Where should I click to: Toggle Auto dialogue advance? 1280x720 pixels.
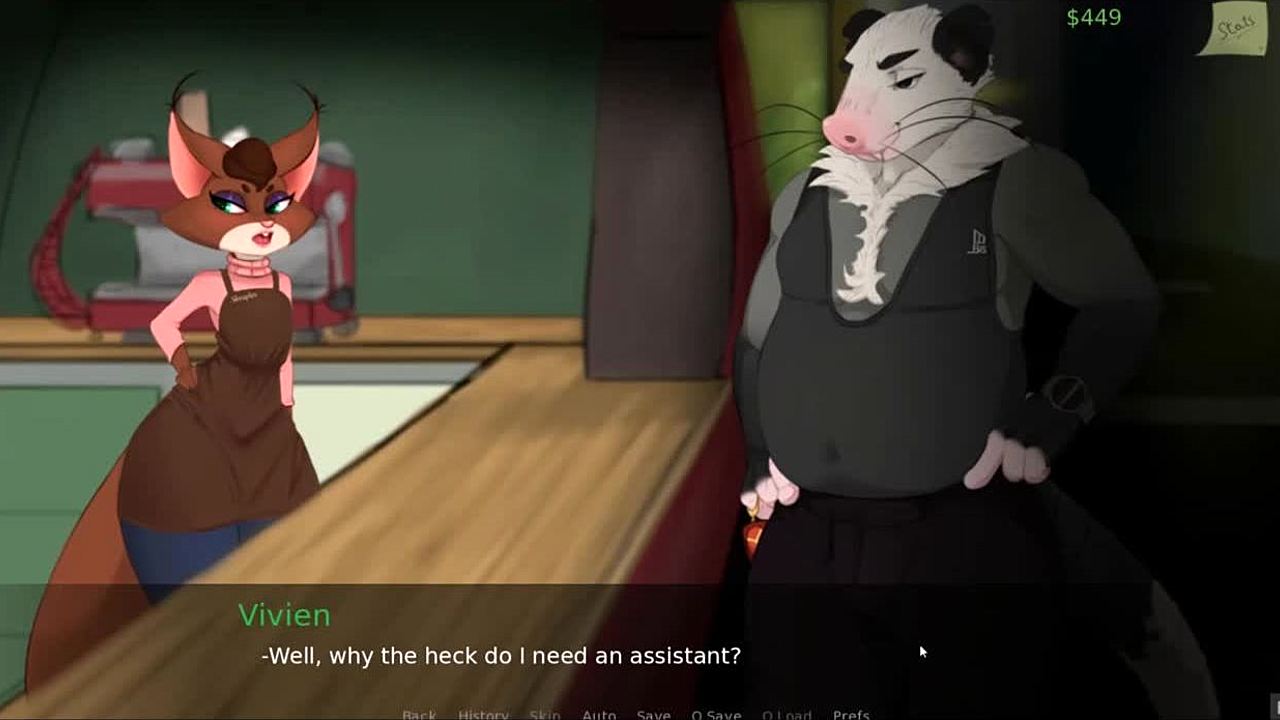pos(599,714)
